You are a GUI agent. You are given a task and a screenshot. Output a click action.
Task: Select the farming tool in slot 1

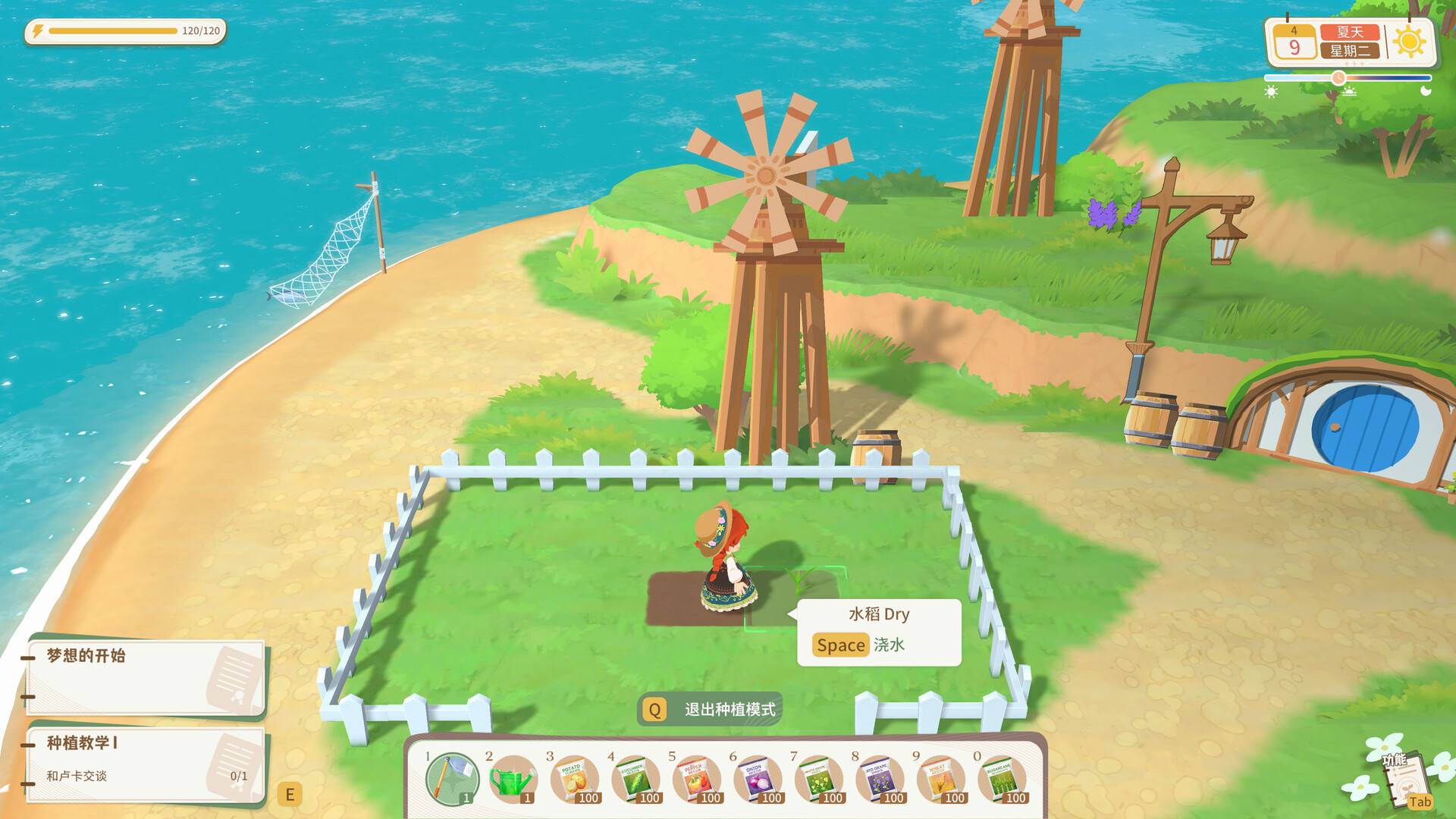click(x=451, y=777)
